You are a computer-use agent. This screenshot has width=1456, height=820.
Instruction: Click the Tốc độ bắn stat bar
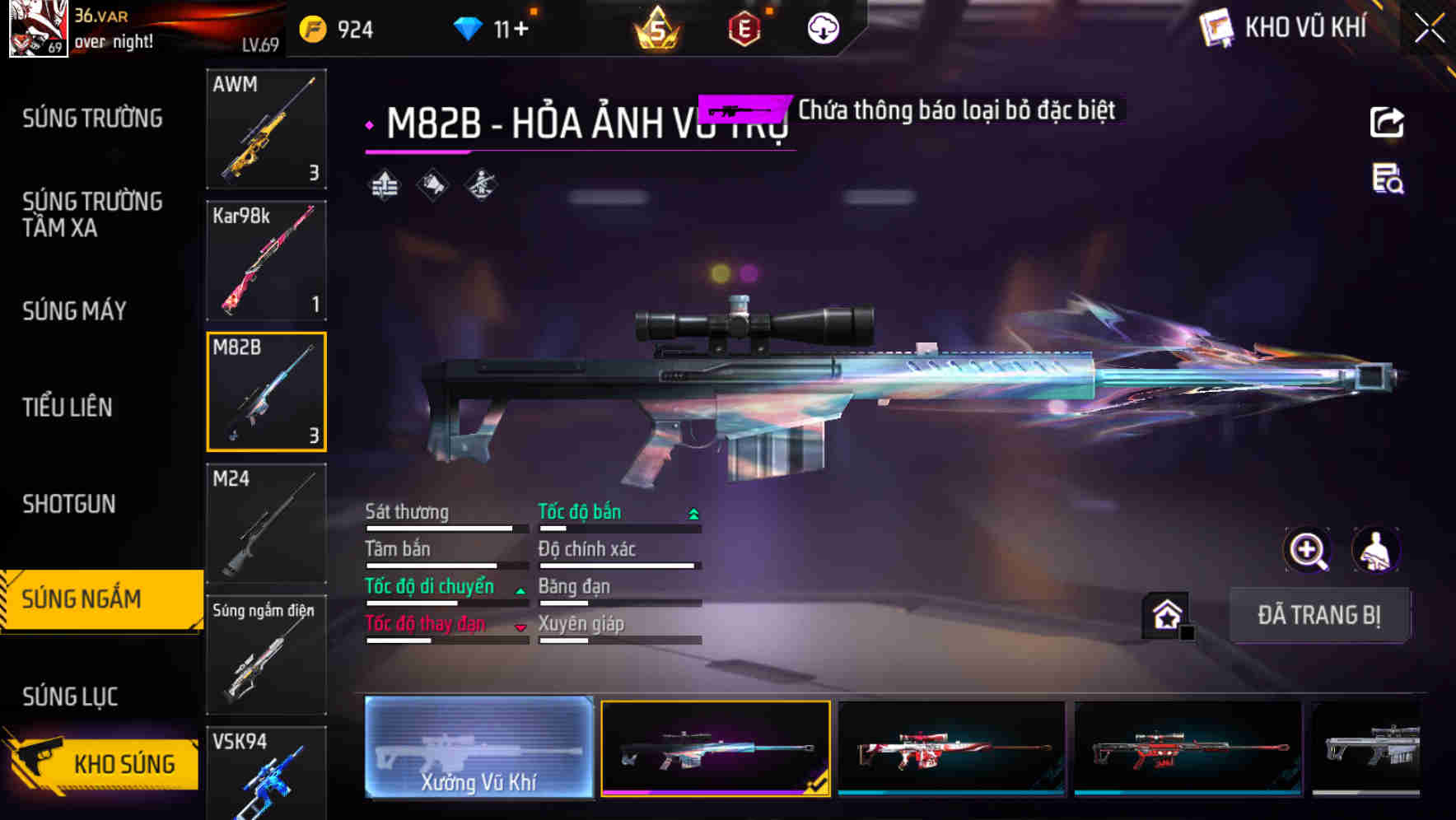[617, 523]
